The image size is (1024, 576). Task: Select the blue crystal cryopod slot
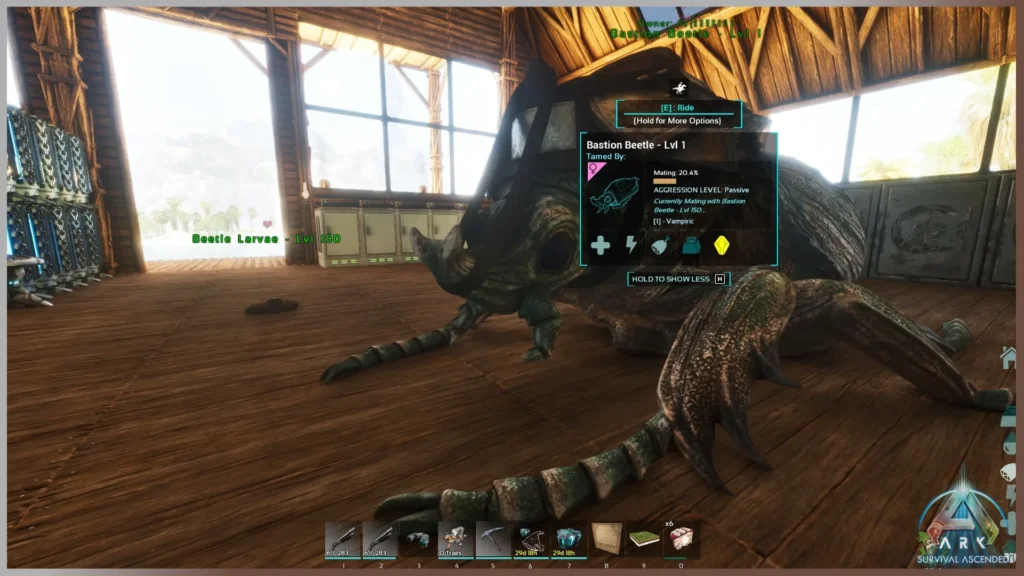tap(568, 538)
